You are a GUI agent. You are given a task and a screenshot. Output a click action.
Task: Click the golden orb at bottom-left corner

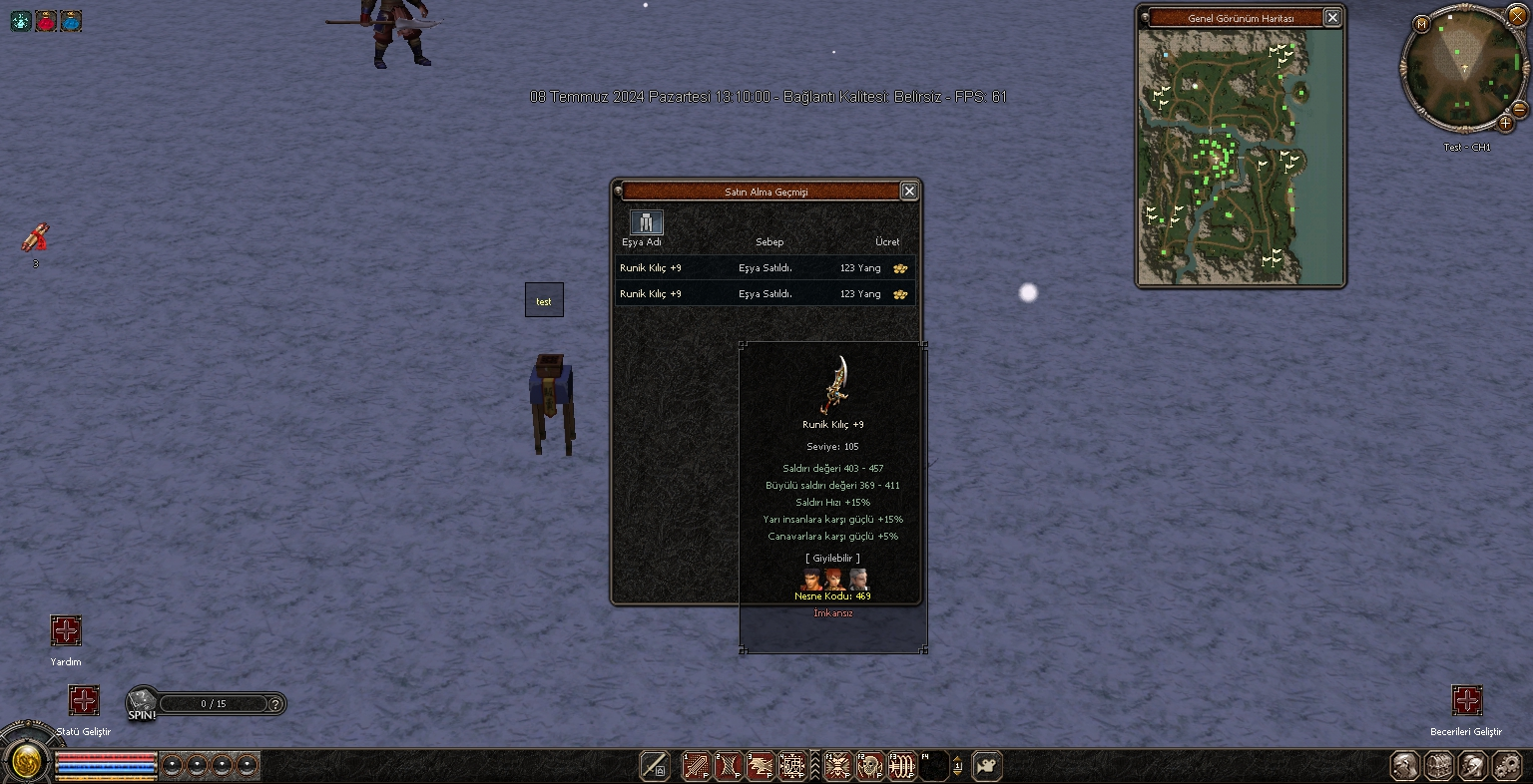(x=26, y=763)
